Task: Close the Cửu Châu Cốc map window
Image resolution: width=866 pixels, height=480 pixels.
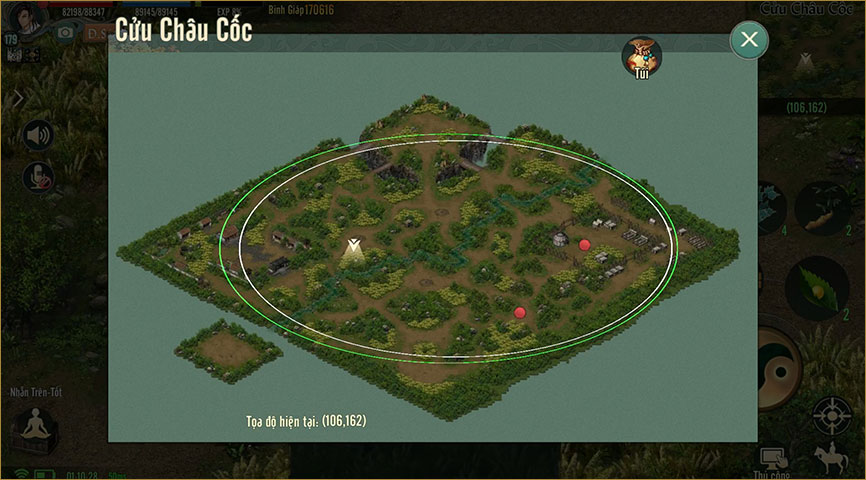Action: (749, 40)
